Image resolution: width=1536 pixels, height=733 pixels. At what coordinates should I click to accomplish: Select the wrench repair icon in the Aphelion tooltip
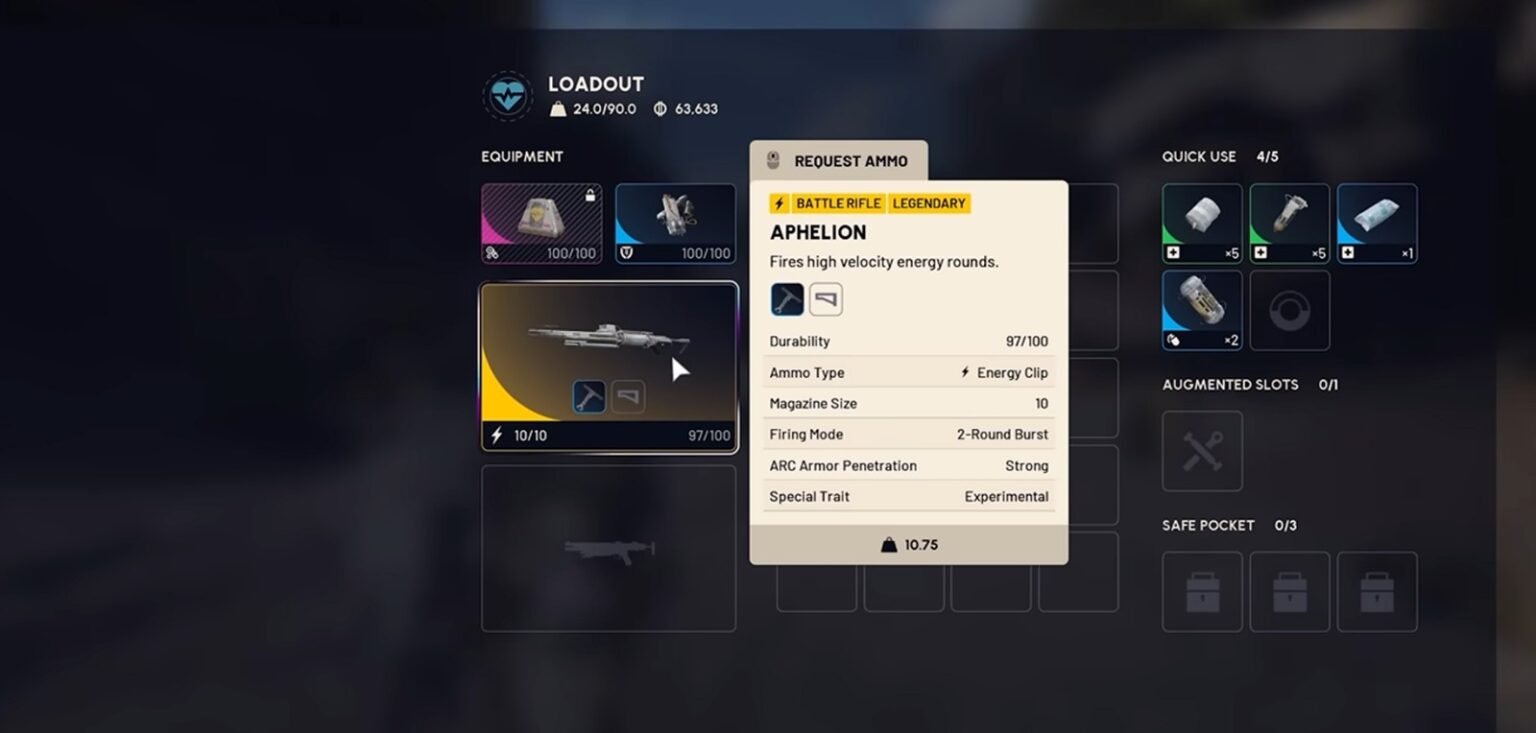point(787,298)
